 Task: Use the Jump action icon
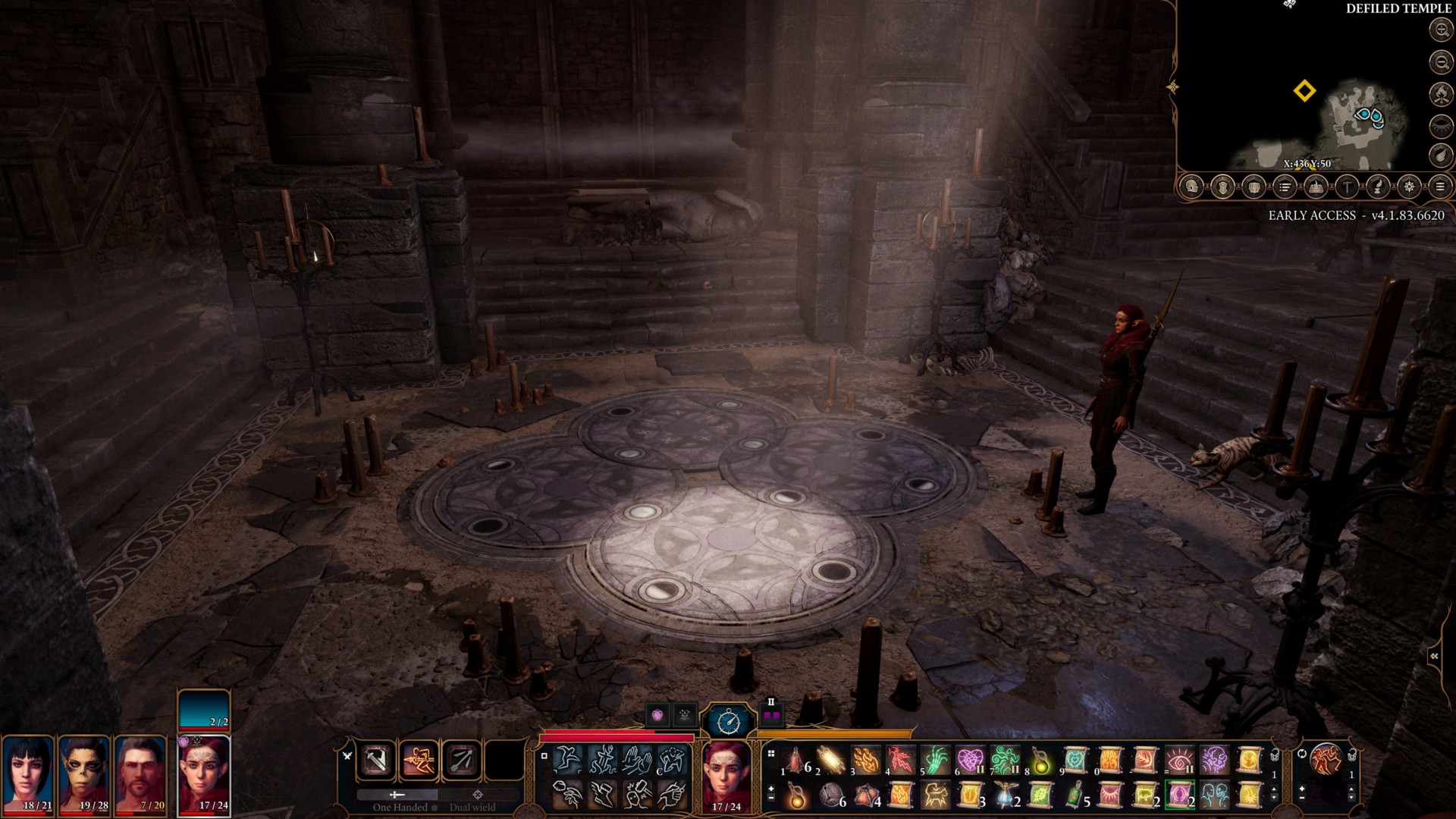567,758
